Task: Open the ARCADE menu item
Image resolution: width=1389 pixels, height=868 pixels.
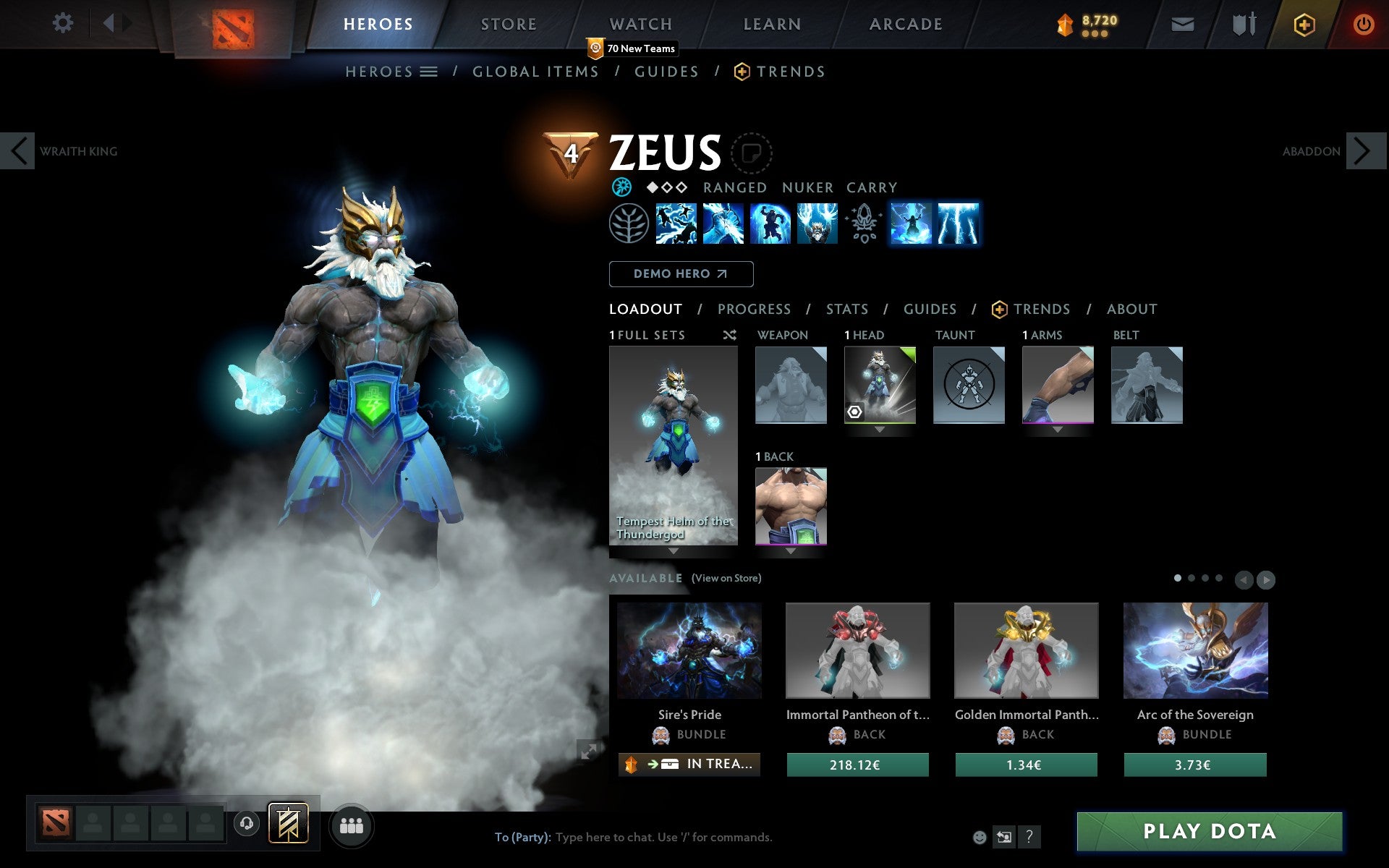Action: pos(905,23)
